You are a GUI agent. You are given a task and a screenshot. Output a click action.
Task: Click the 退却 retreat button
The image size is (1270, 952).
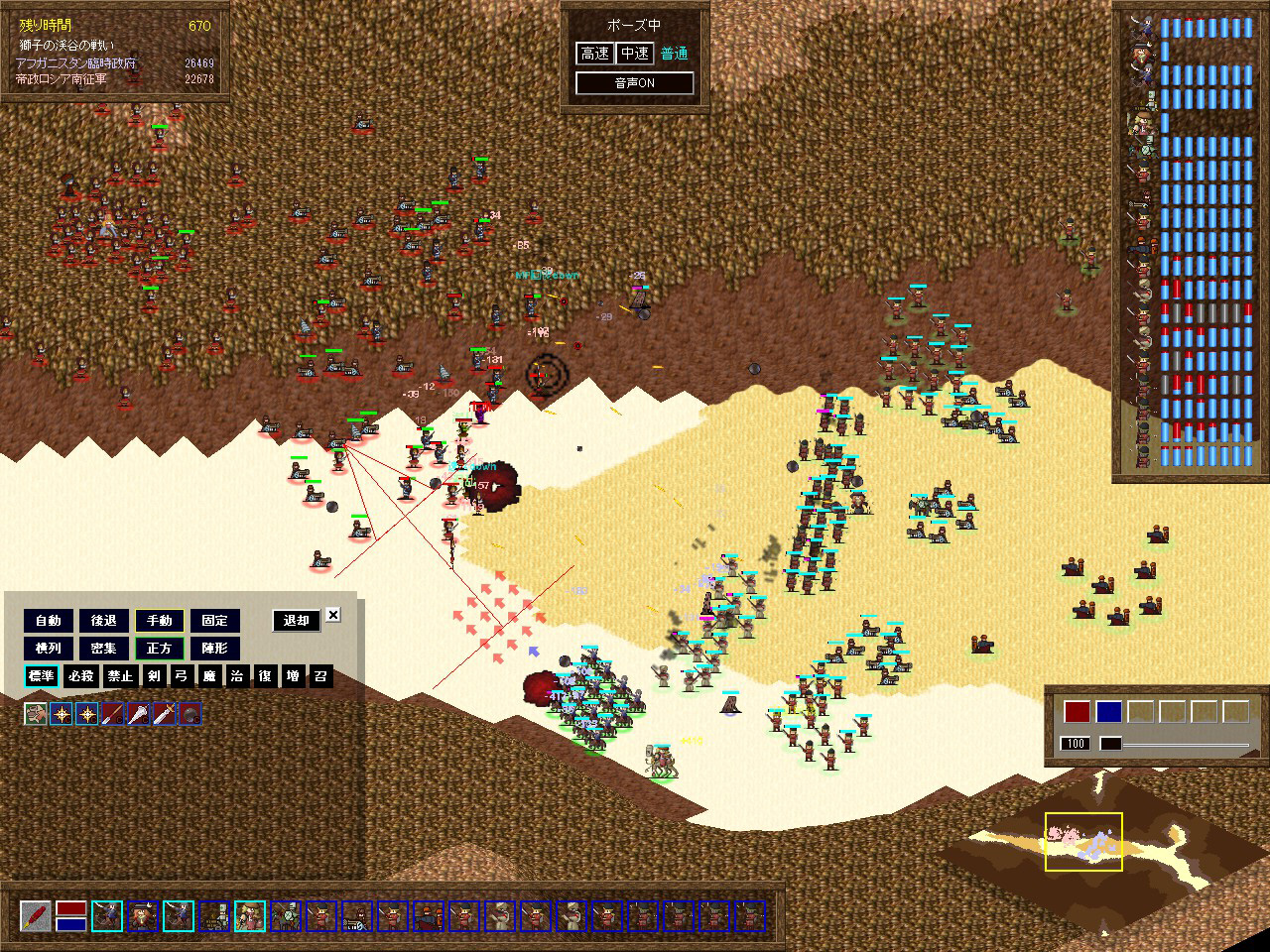pyautogui.click(x=297, y=621)
